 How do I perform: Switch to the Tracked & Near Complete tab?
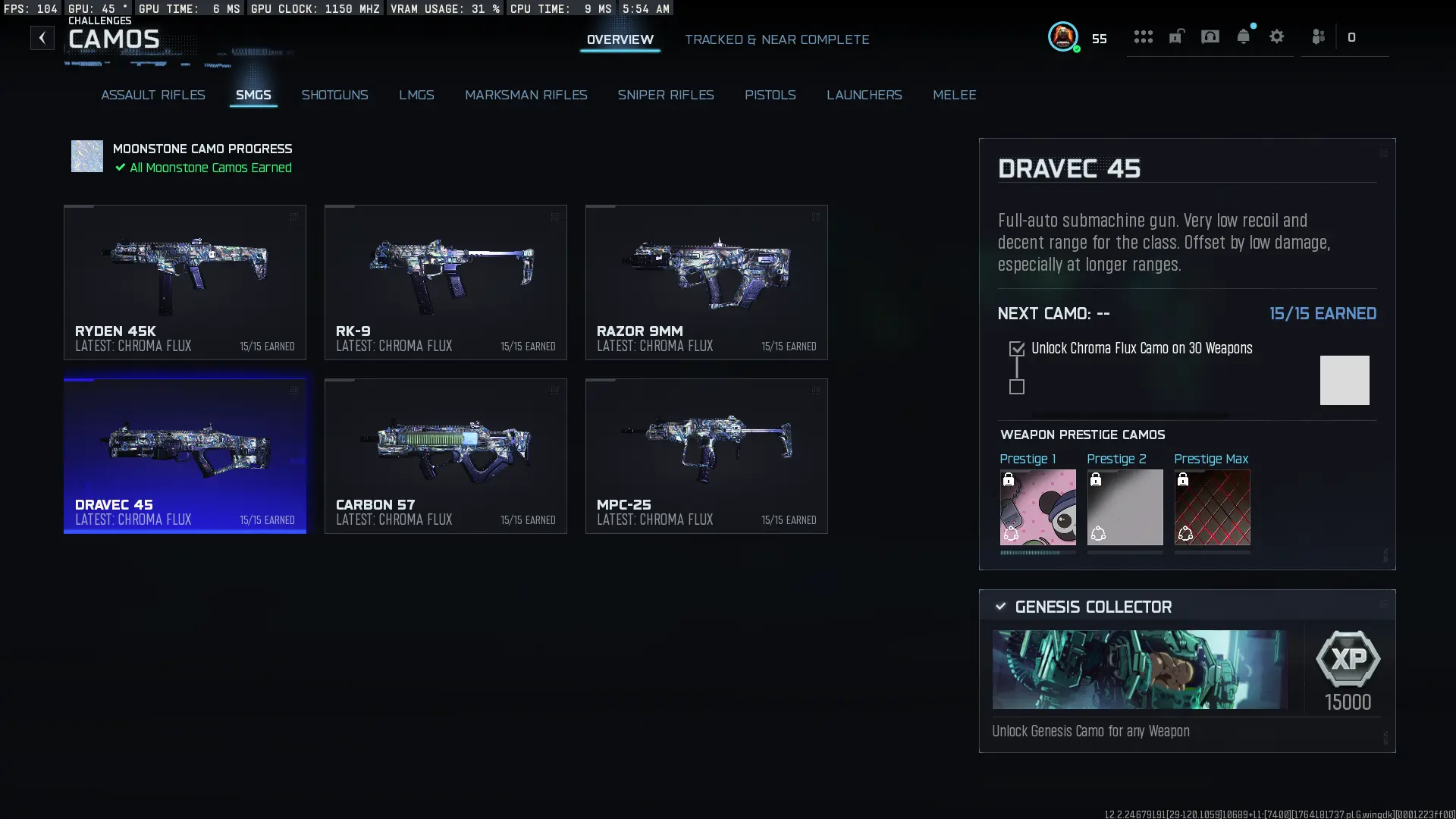[777, 39]
